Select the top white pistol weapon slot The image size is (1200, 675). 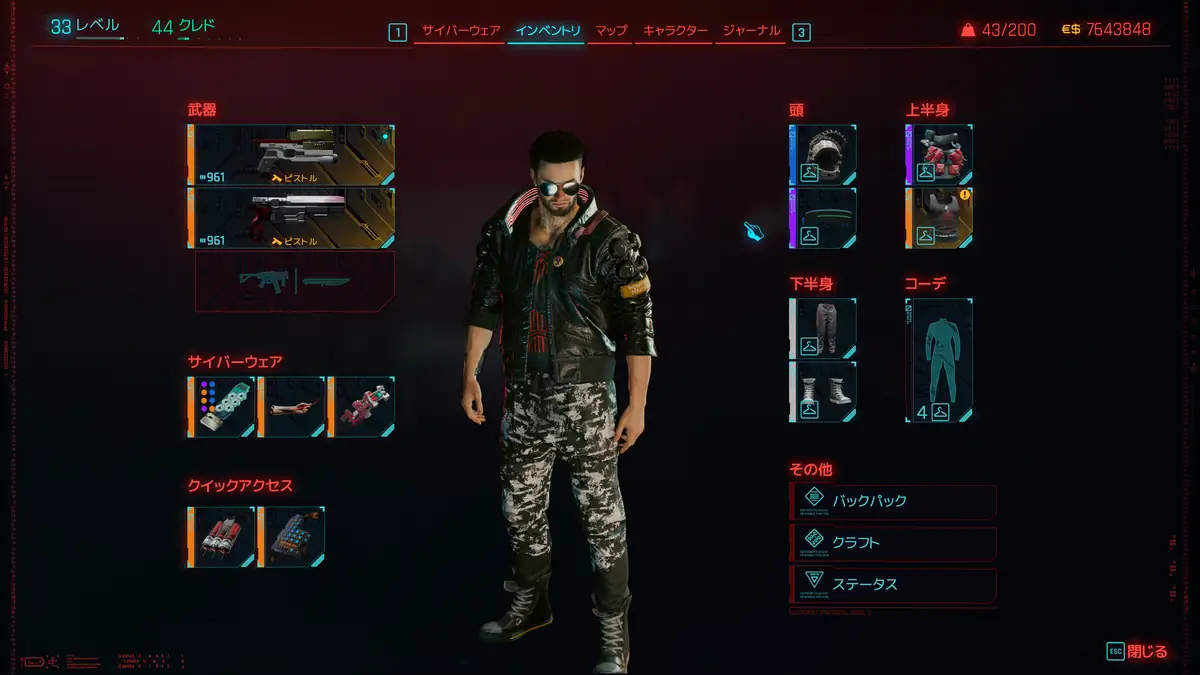pyautogui.click(x=291, y=155)
